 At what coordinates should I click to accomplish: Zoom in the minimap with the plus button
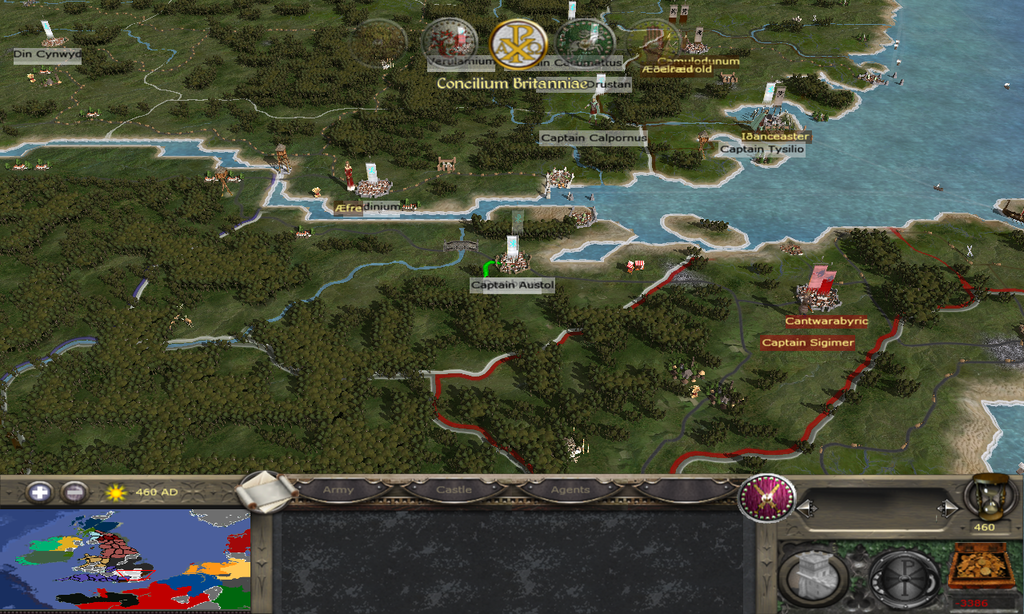click(x=40, y=492)
